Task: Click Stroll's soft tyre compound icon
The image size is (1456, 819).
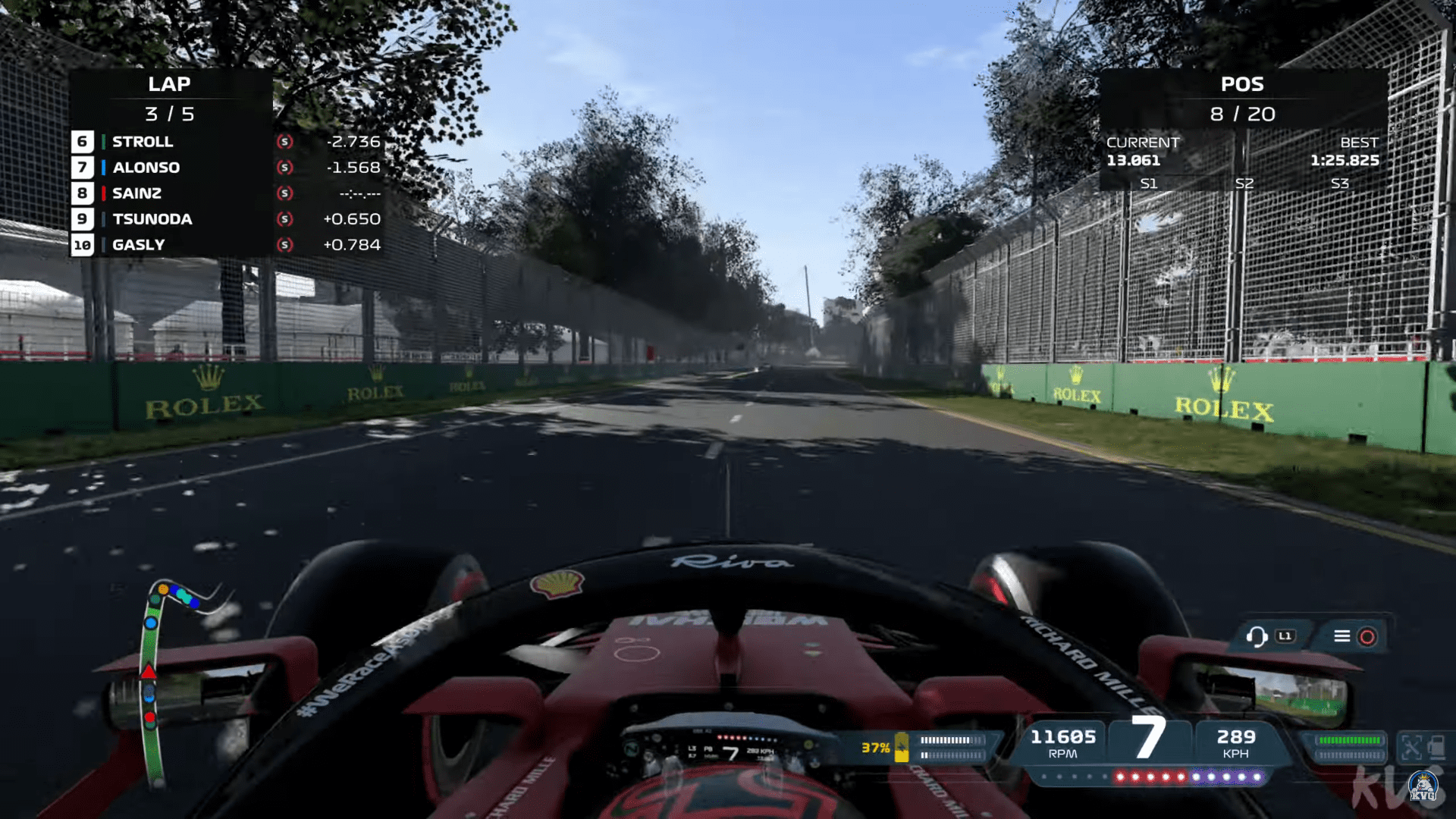Action: click(284, 142)
